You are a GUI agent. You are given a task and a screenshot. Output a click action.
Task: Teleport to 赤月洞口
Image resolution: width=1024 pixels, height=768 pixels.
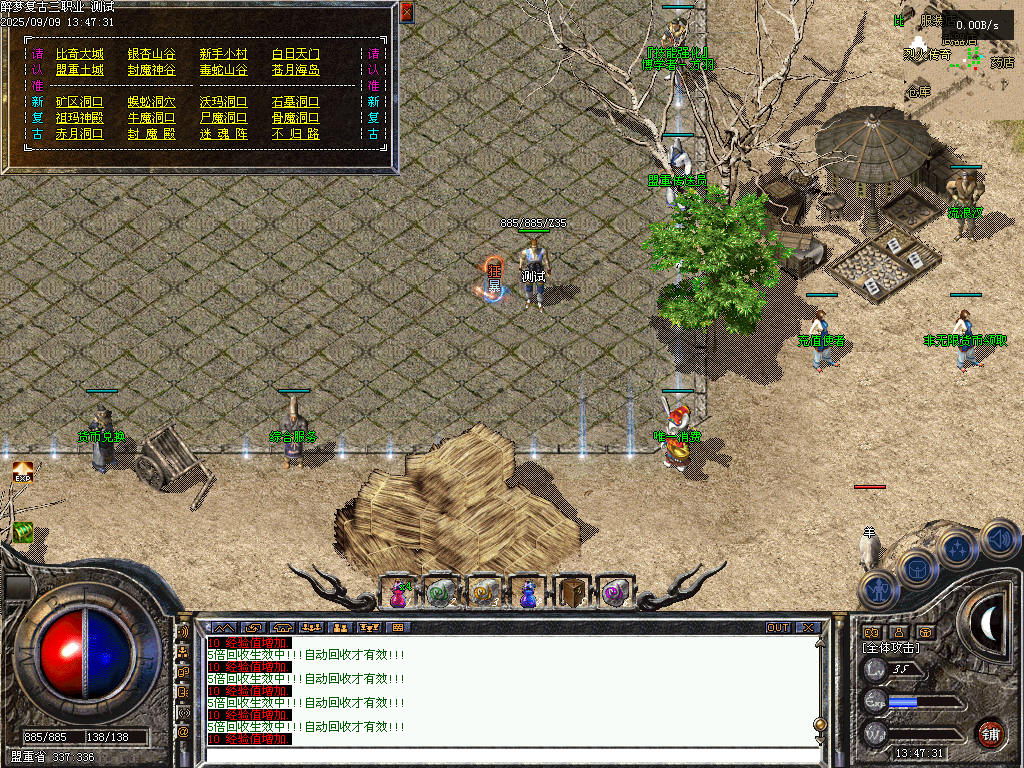tap(80, 134)
